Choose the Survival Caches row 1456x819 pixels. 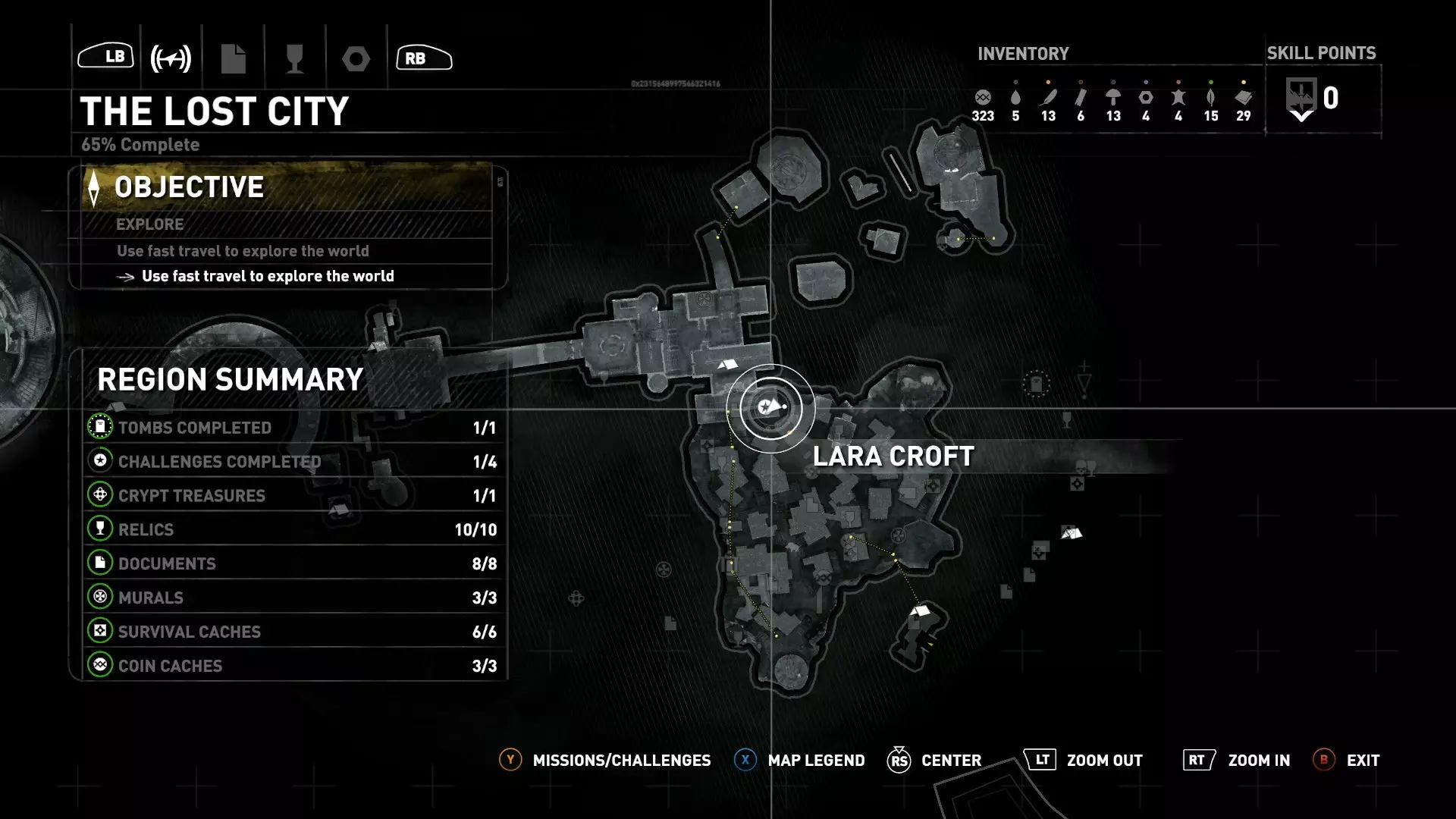(292, 632)
